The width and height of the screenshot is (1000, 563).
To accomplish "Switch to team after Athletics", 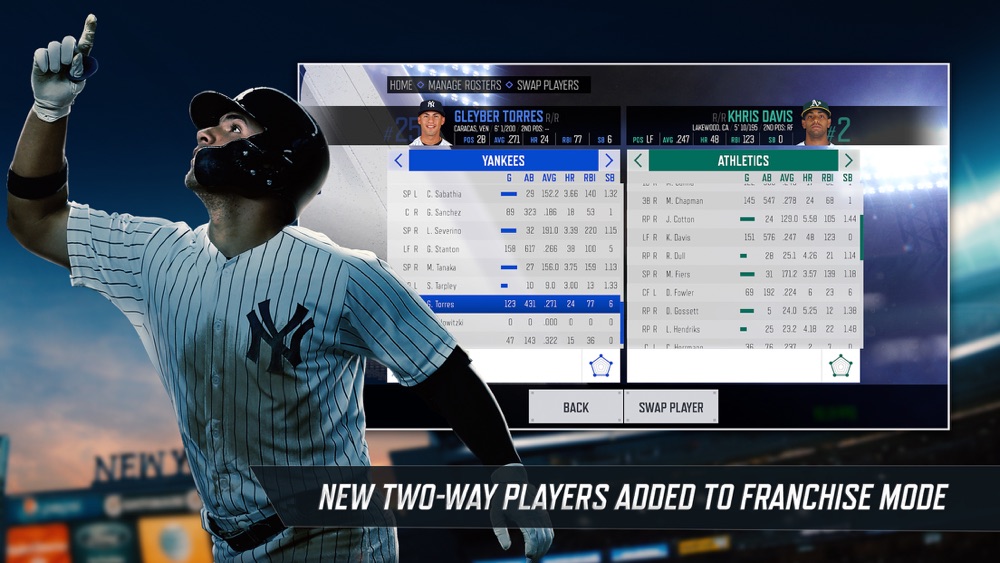I will click(x=848, y=160).
